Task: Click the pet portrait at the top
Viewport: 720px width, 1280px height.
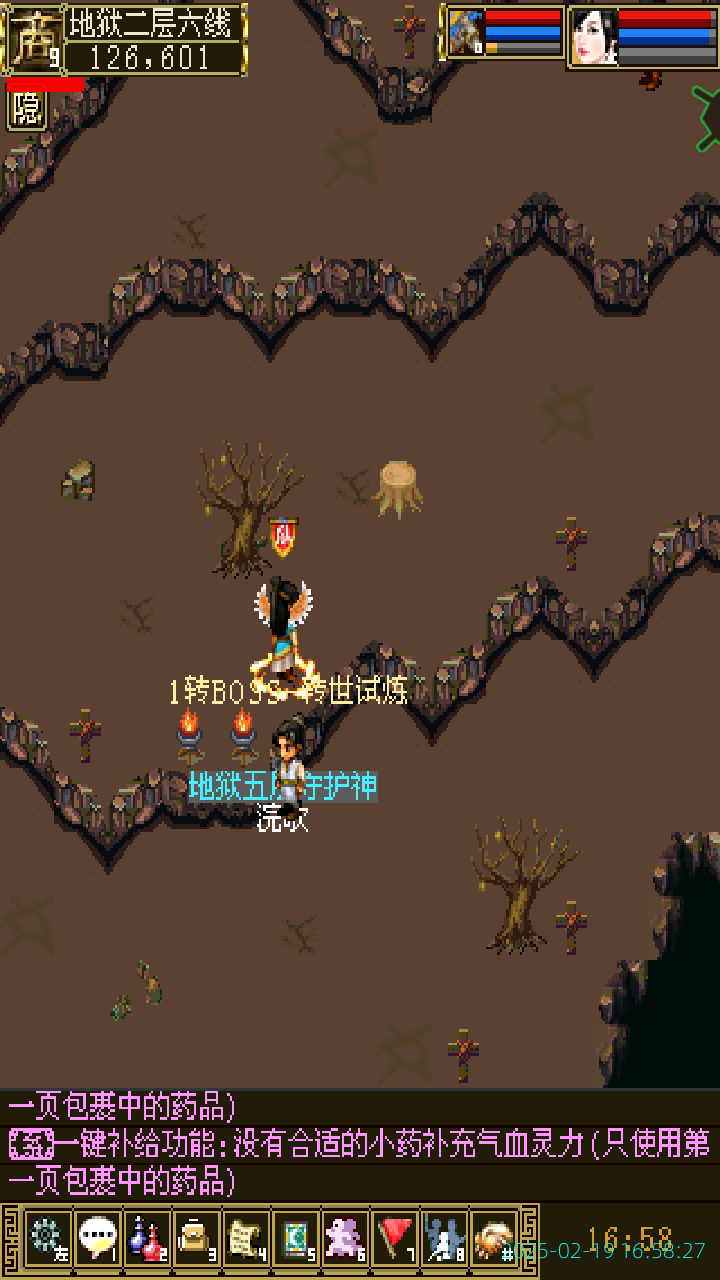Action: [x=465, y=33]
